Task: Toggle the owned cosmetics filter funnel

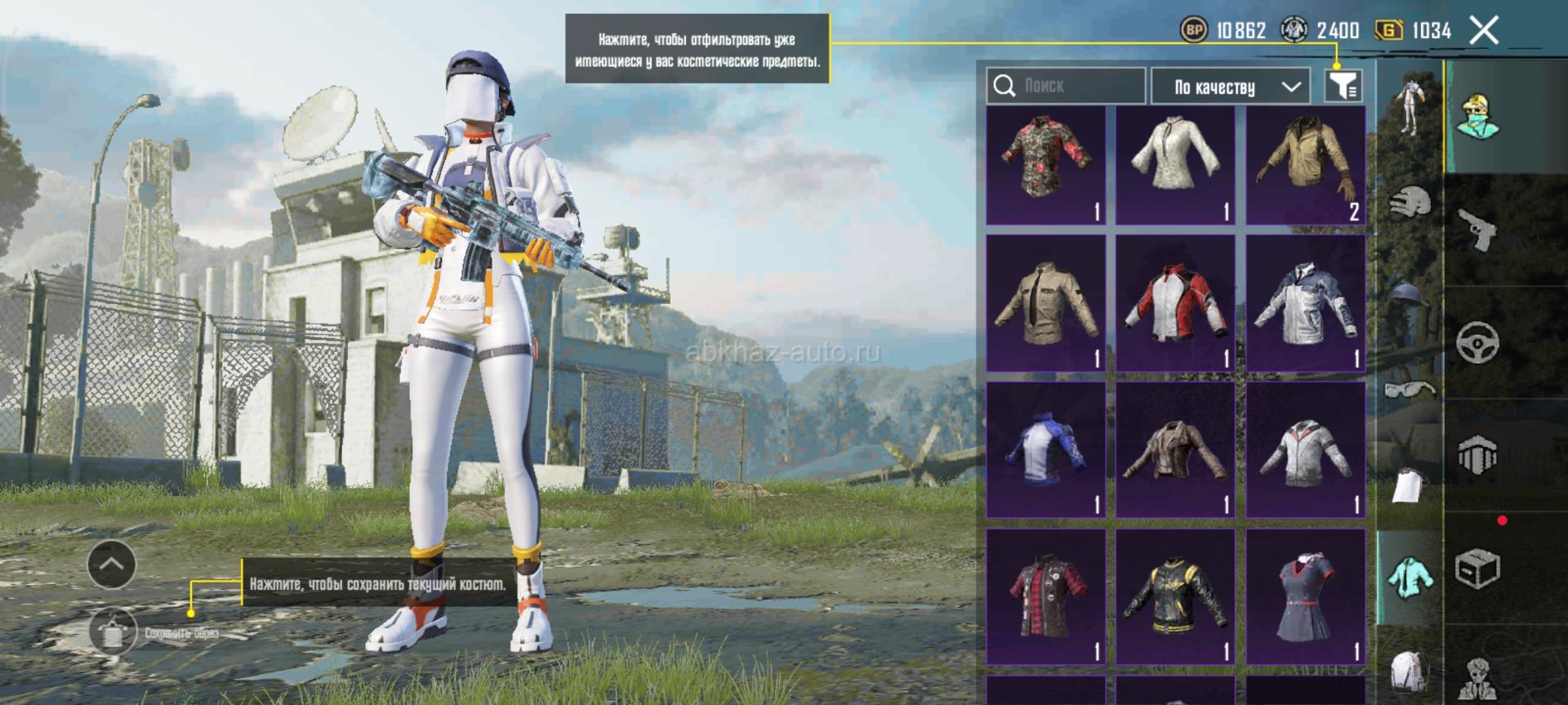Action: coord(1343,86)
